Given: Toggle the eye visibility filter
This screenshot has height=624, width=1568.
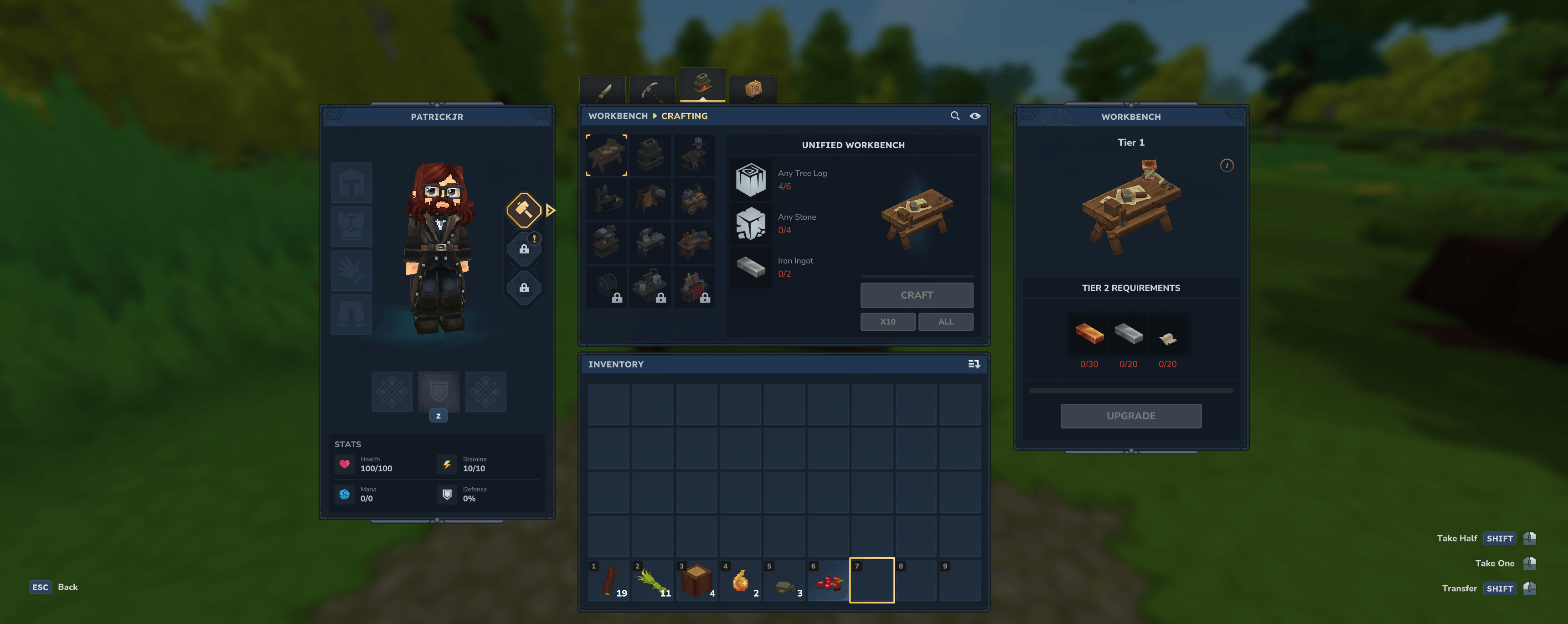Looking at the screenshot, I should pyautogui.click(x=975, y=116).
